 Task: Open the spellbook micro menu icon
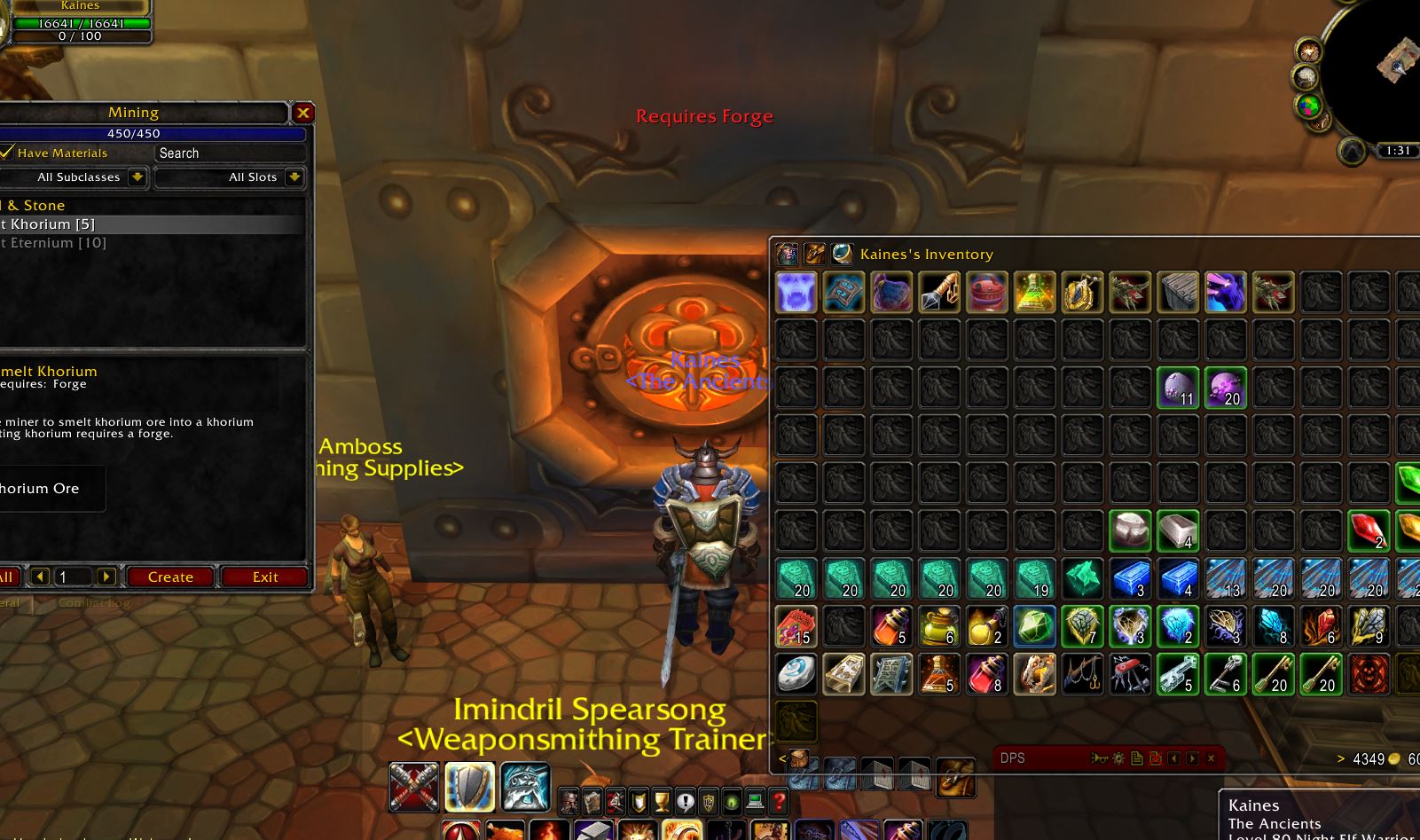(x=593, y=801)
